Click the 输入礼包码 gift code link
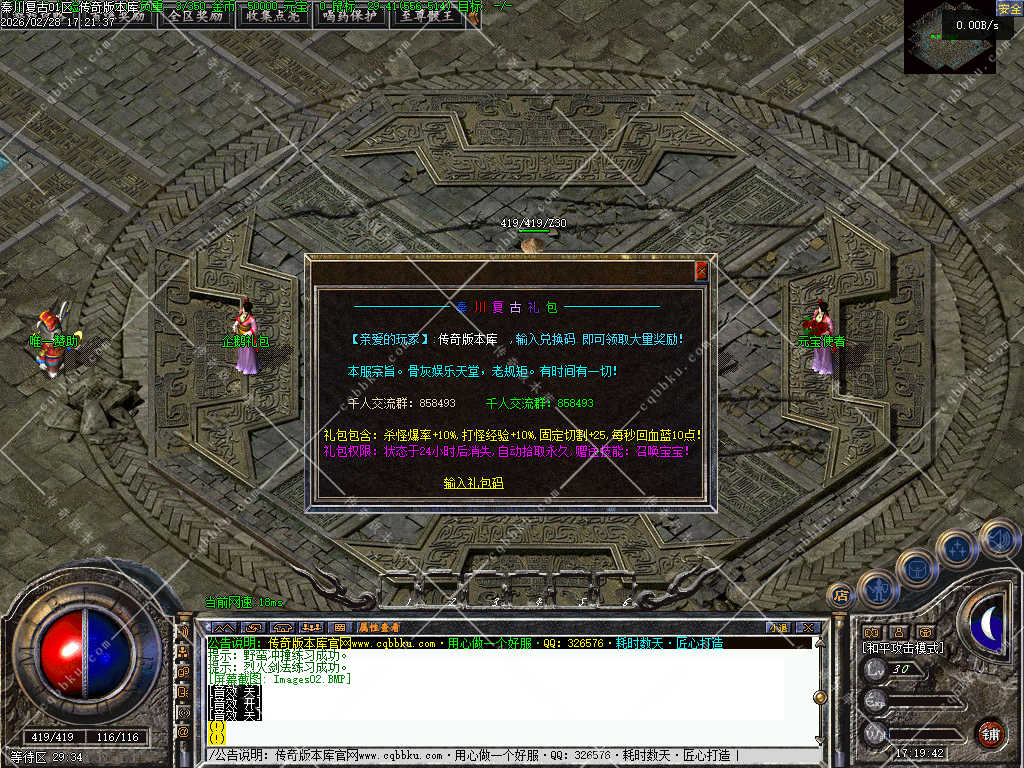The image size is (1024, 768). (473, 483)
